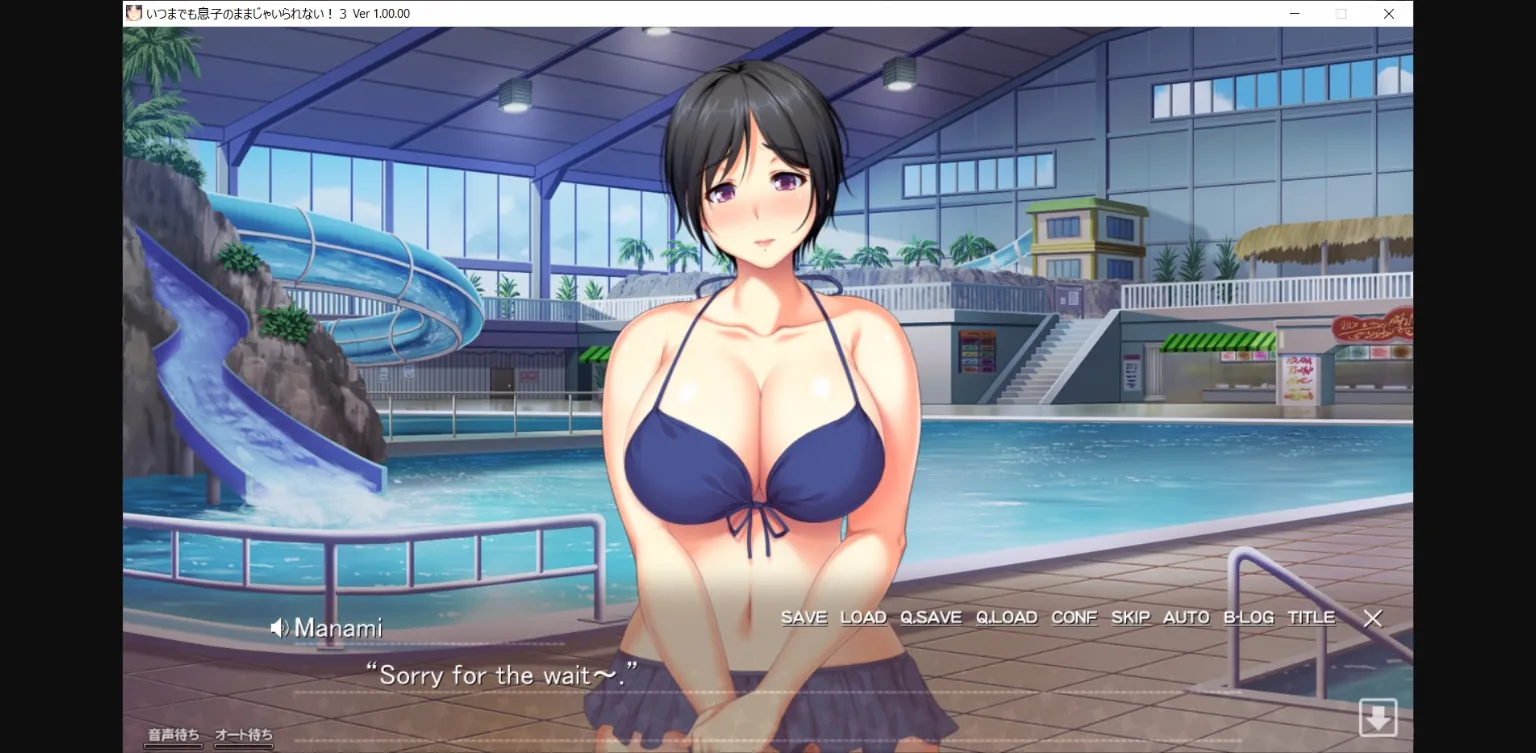Perform a quick save with Q.SAVE

(x=932, y=617)
